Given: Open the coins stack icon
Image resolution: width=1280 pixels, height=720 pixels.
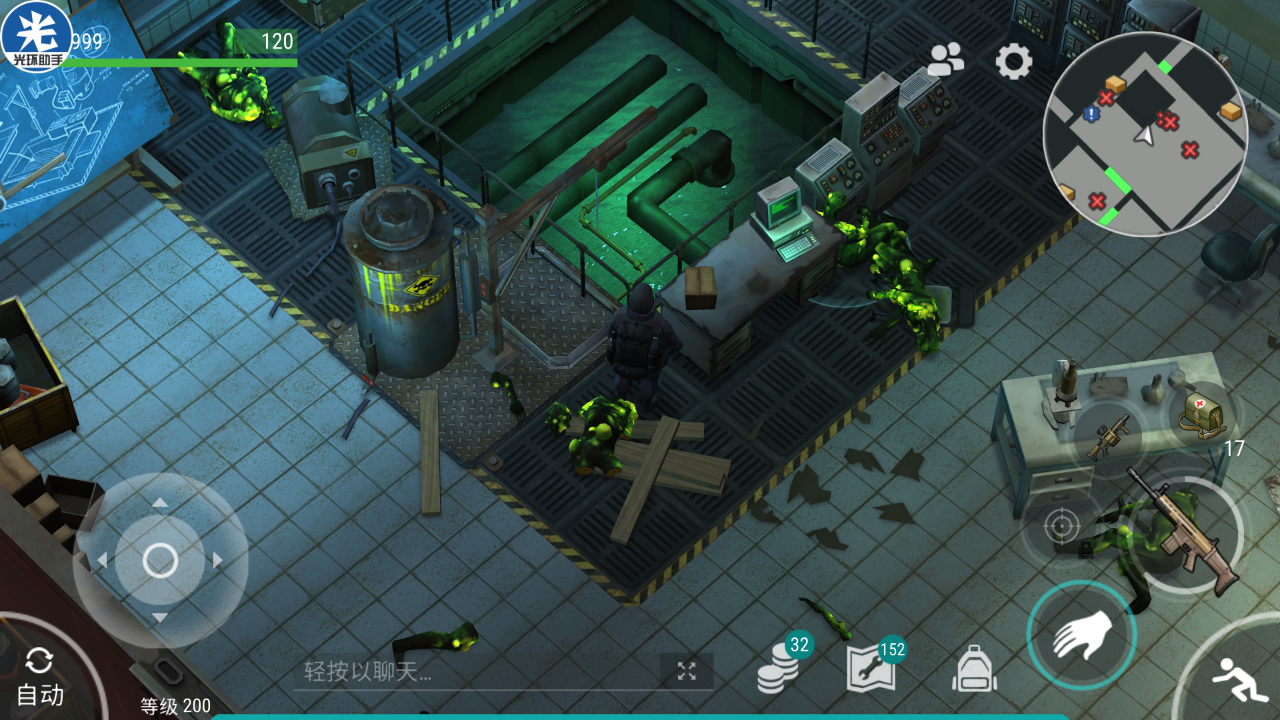Looking at the screenshot, I should 781,664.
